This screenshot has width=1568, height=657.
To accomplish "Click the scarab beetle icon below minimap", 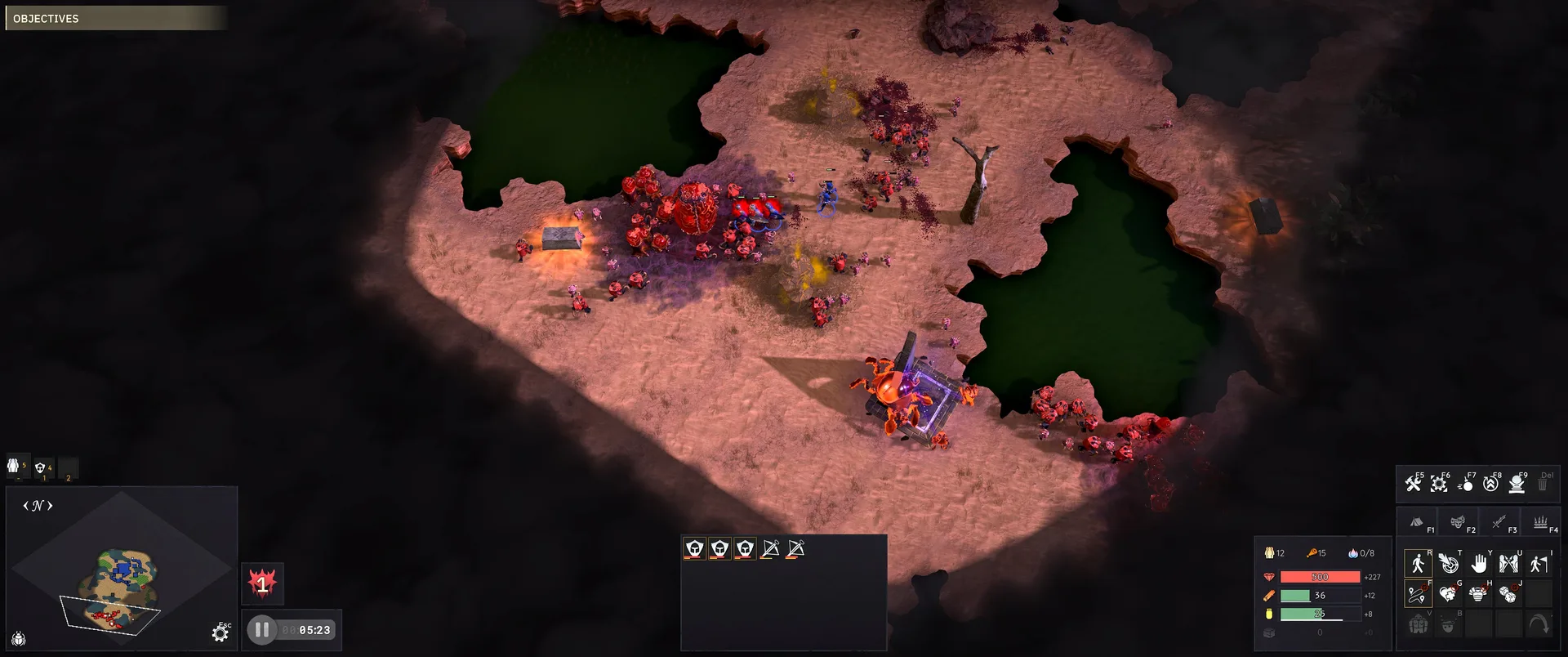I will (19, 638).
